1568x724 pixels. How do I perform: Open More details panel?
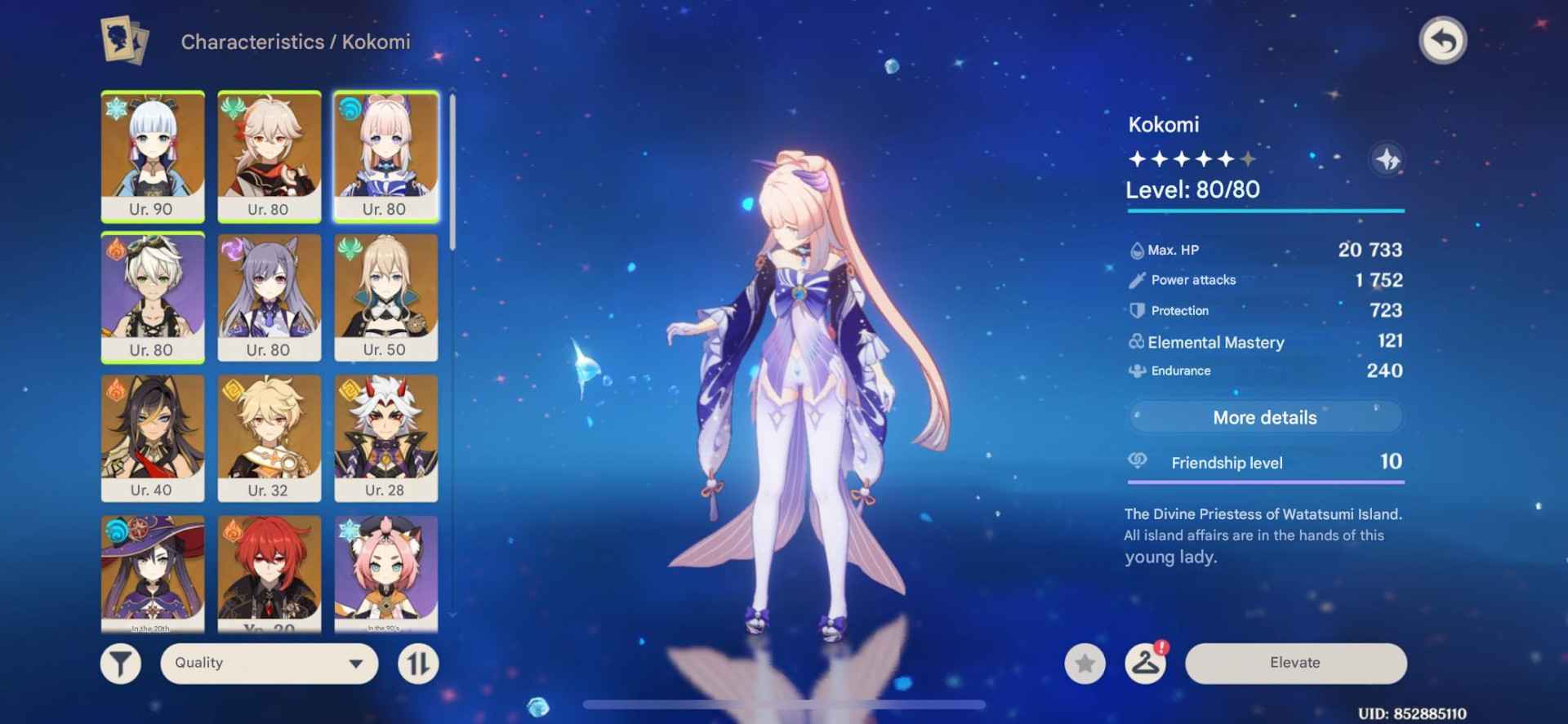pos(1265,417)
